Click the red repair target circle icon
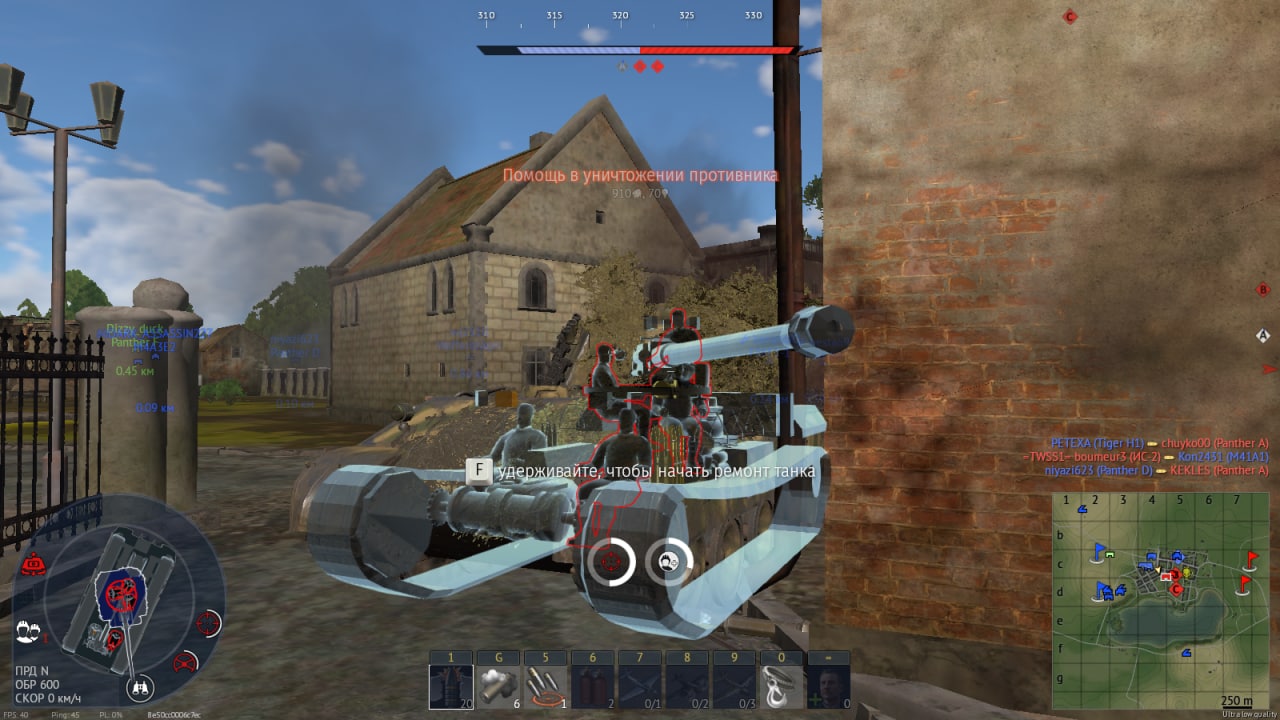The width and height of the screenshot is (1280, 720). pyautogui.click(x=609, y=561)
